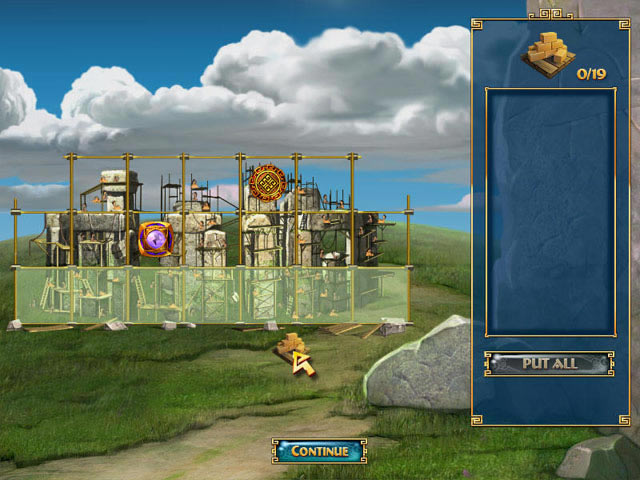Select the red-gold round medallion on the grid

point(268,183)
